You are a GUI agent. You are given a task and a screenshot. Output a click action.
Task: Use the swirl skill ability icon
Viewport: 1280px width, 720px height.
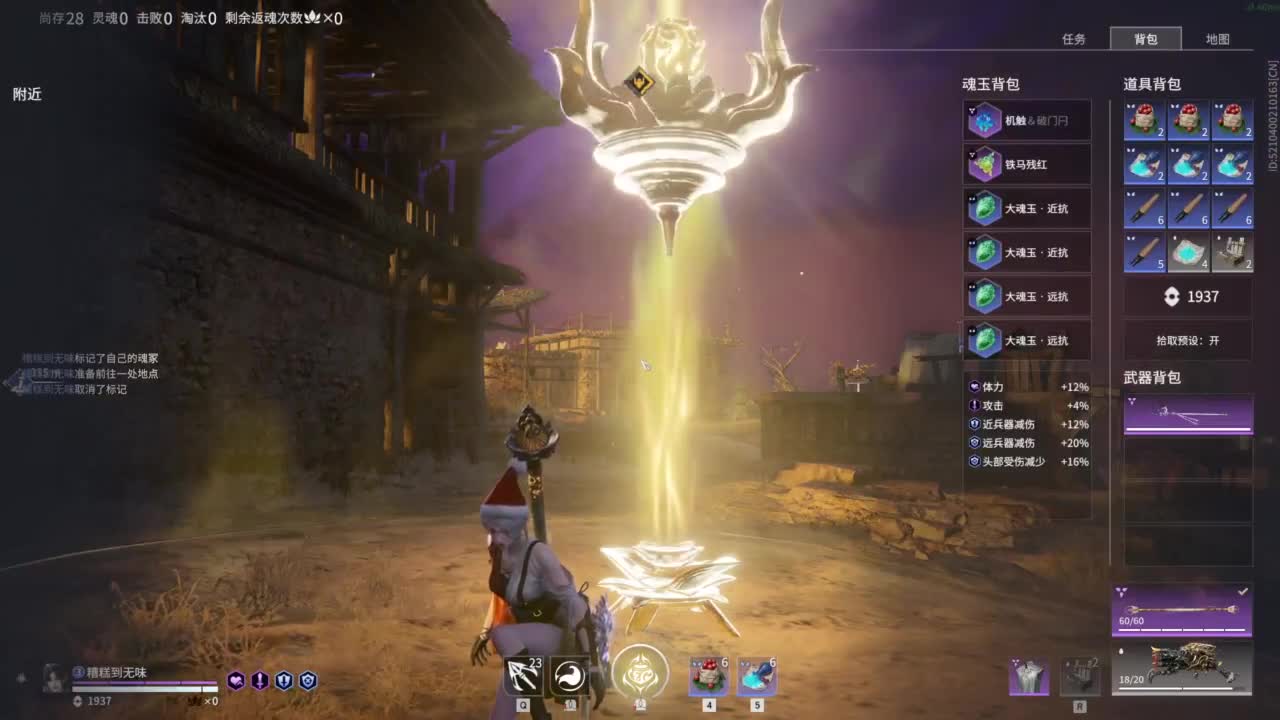[x=570, y=676]
